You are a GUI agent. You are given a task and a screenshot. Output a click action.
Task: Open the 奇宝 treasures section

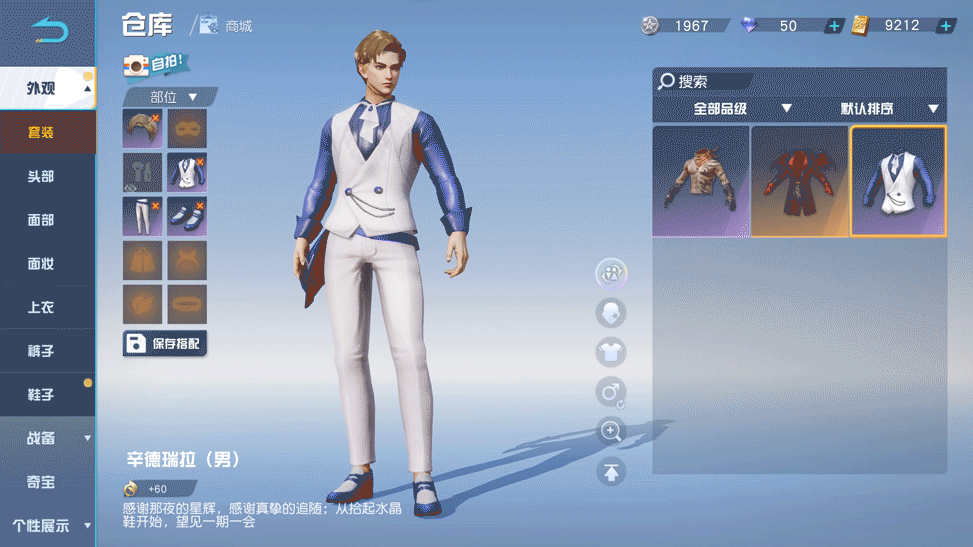(41, 482)
